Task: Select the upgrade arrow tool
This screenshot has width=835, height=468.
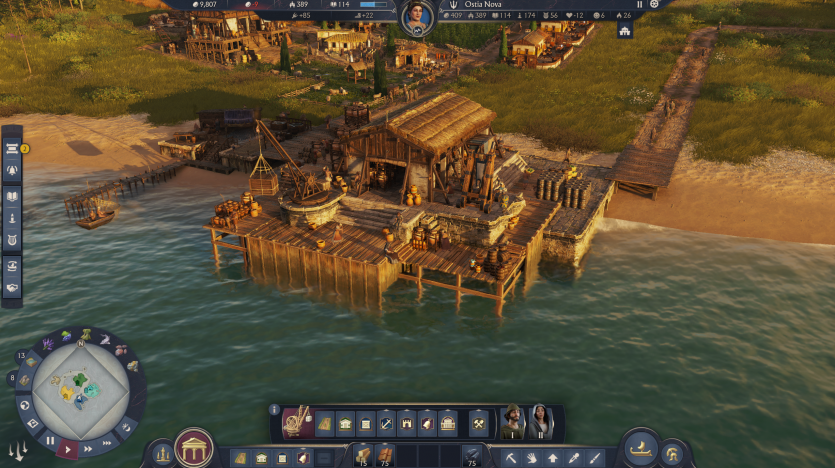Action: (x=553, y=458)
